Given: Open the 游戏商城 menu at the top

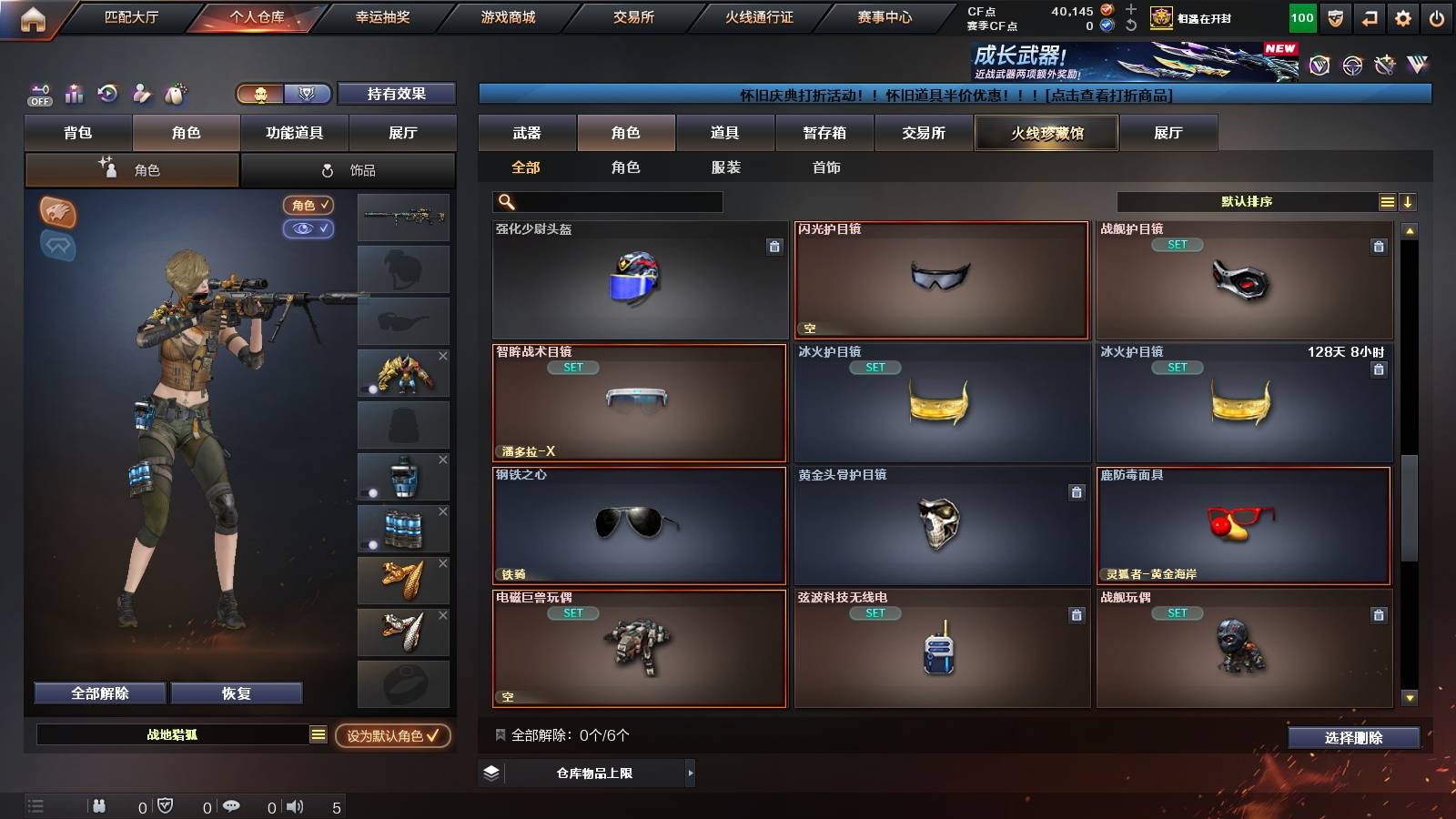Looking at the screenshot, I should click(x=506, y=16).
